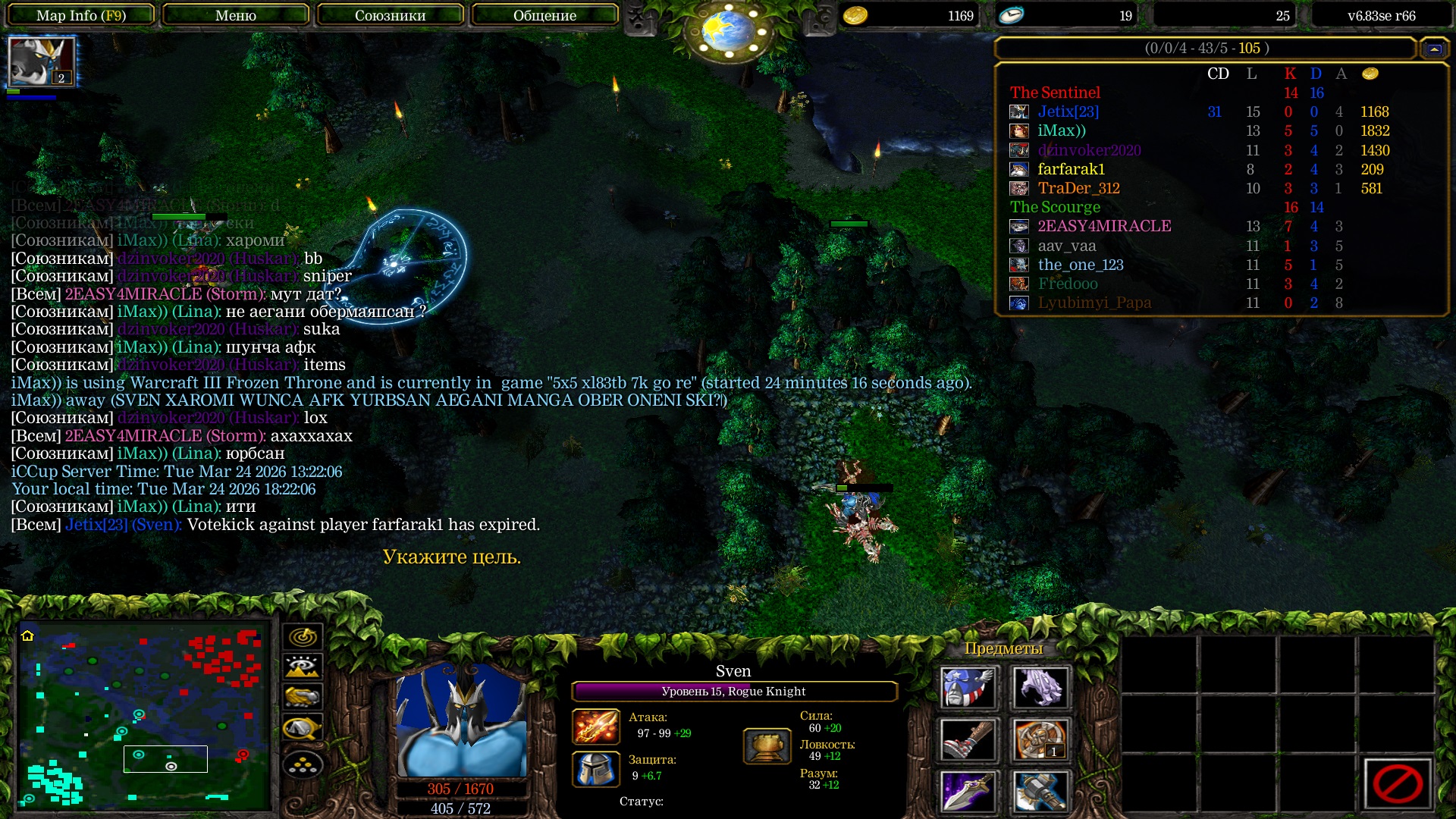The height and width of the screenshot is (819, 1456).
Task: Use the sneaker boots item
Action: point(968,740)
